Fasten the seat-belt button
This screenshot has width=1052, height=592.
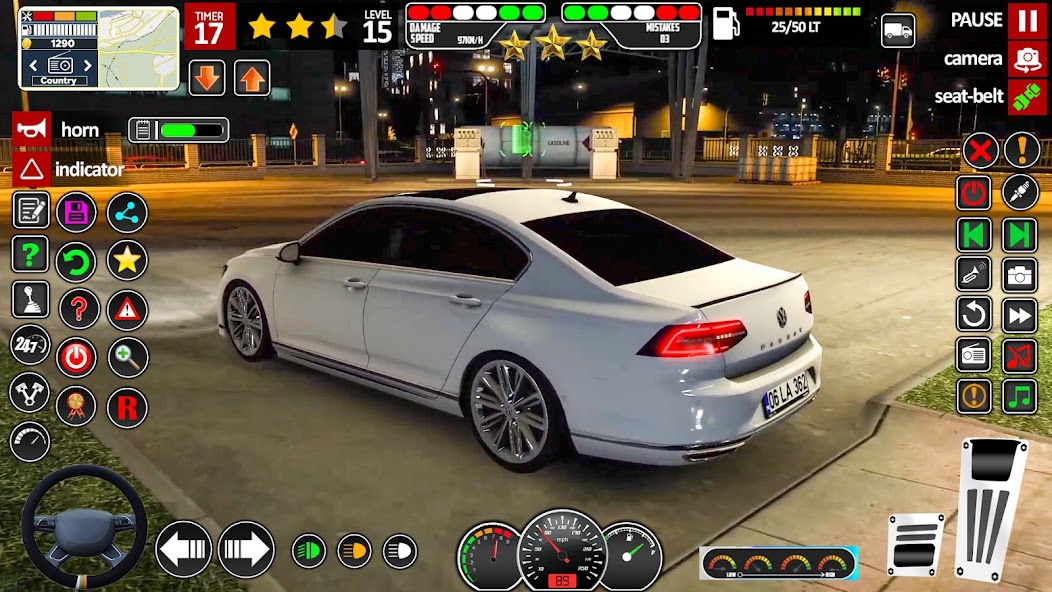pyautogui.click(x=1027, y=97)
